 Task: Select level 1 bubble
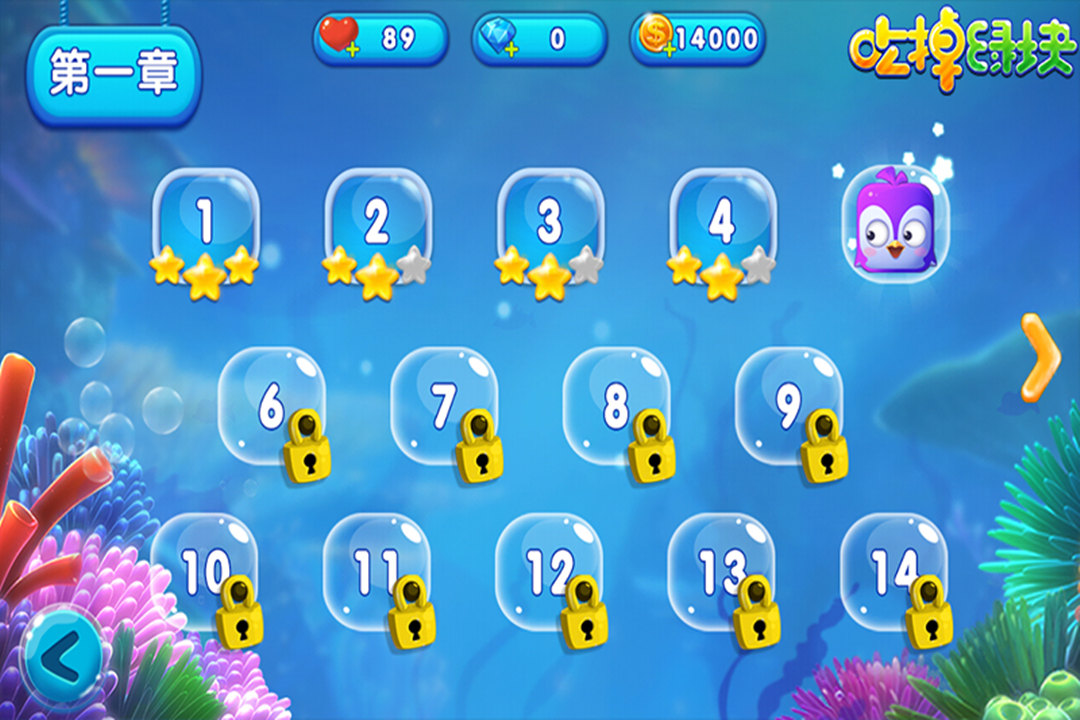(205, 222)
